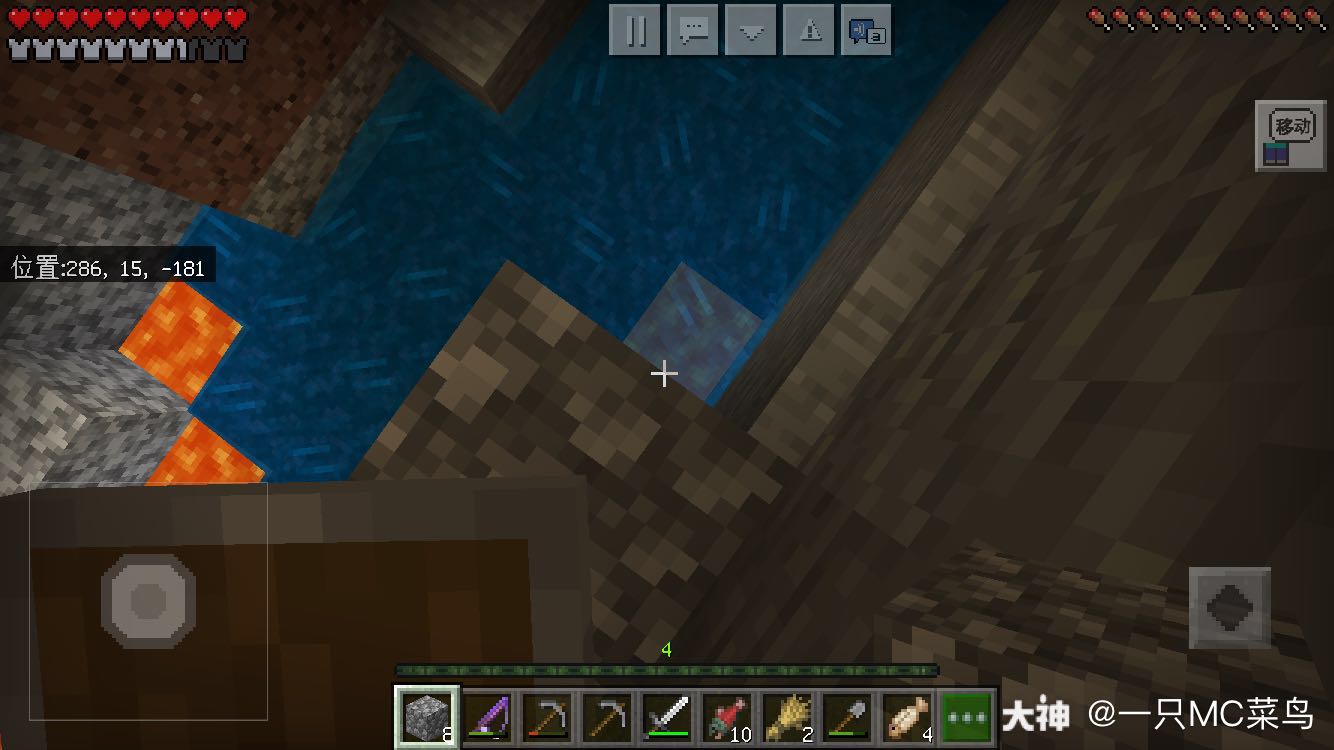Toggle text-to-speech chat narration
Viewport: 1334px width, 750px height.
[865, 31]
